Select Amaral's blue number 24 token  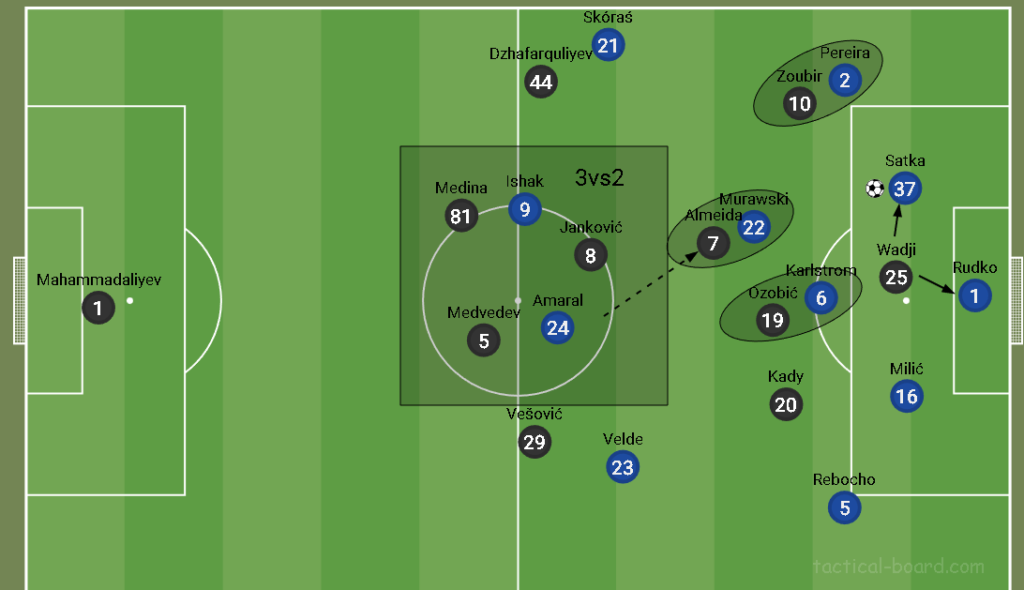(x=557, y=327)
